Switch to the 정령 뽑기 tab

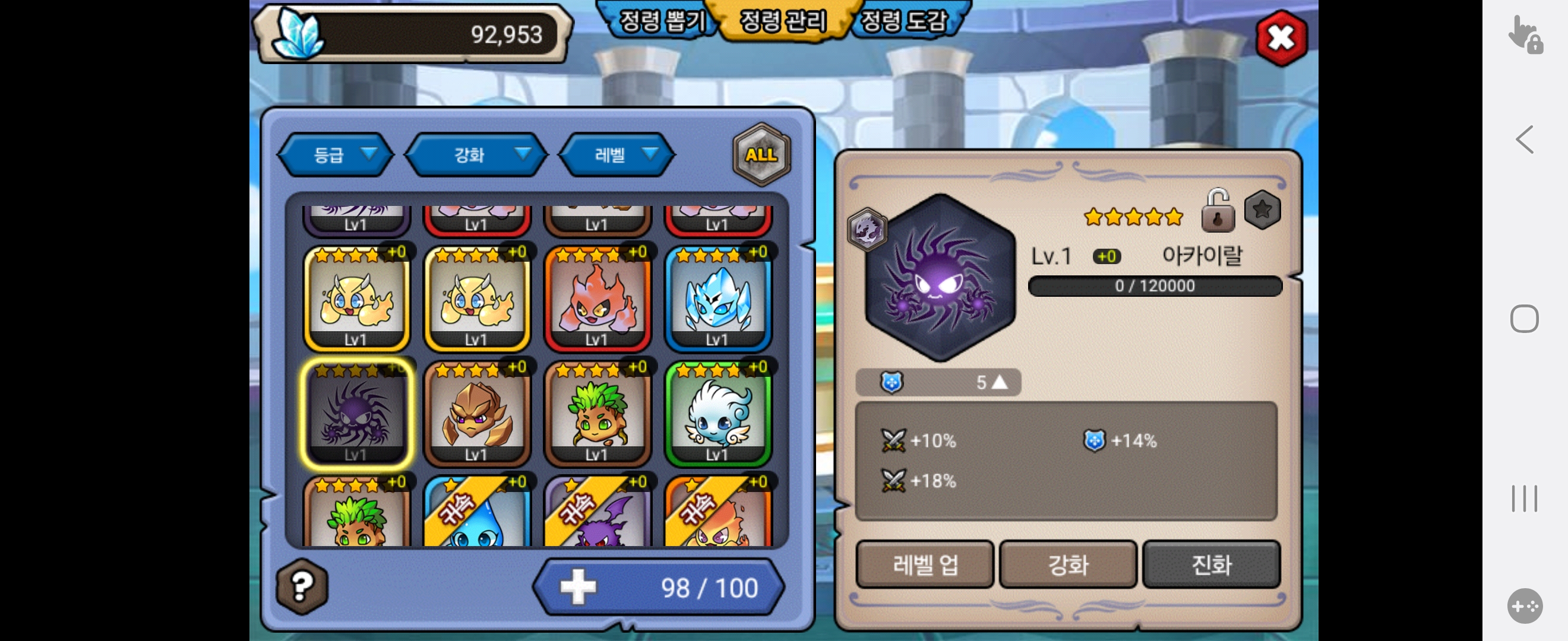click(661, 21)
